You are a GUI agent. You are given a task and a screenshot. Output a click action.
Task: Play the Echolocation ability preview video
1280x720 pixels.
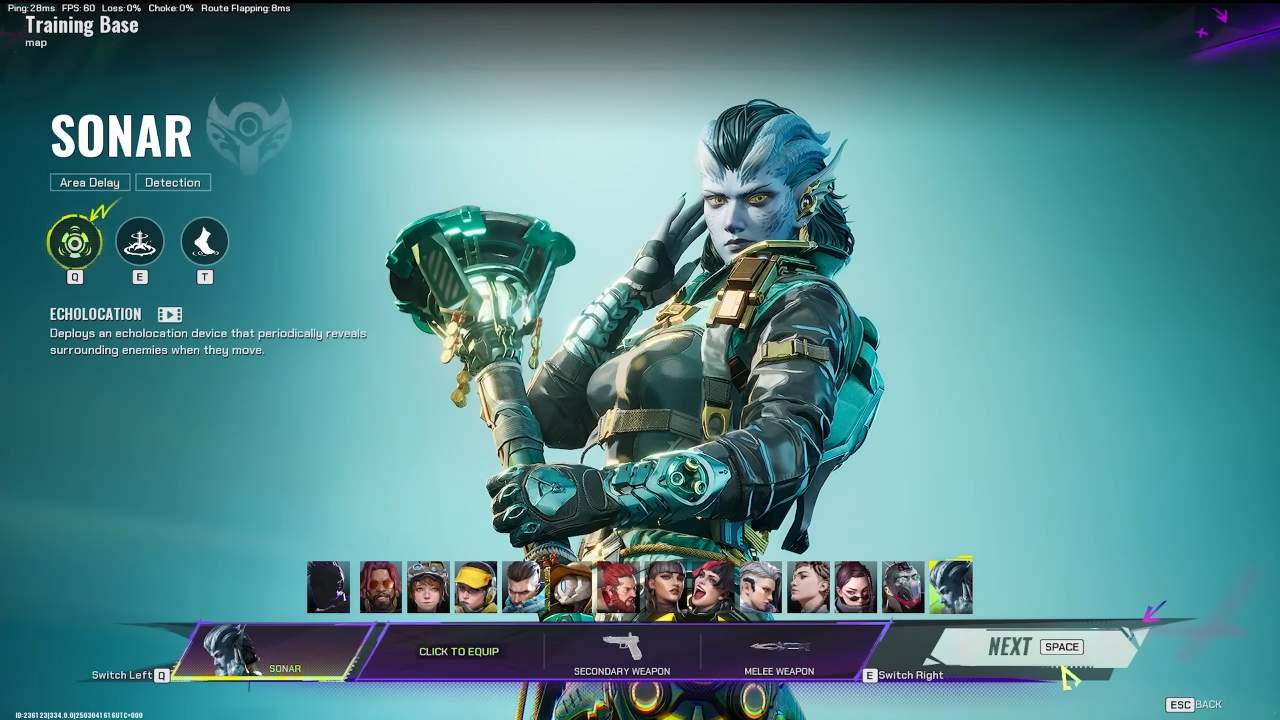[x=169, y=313]
